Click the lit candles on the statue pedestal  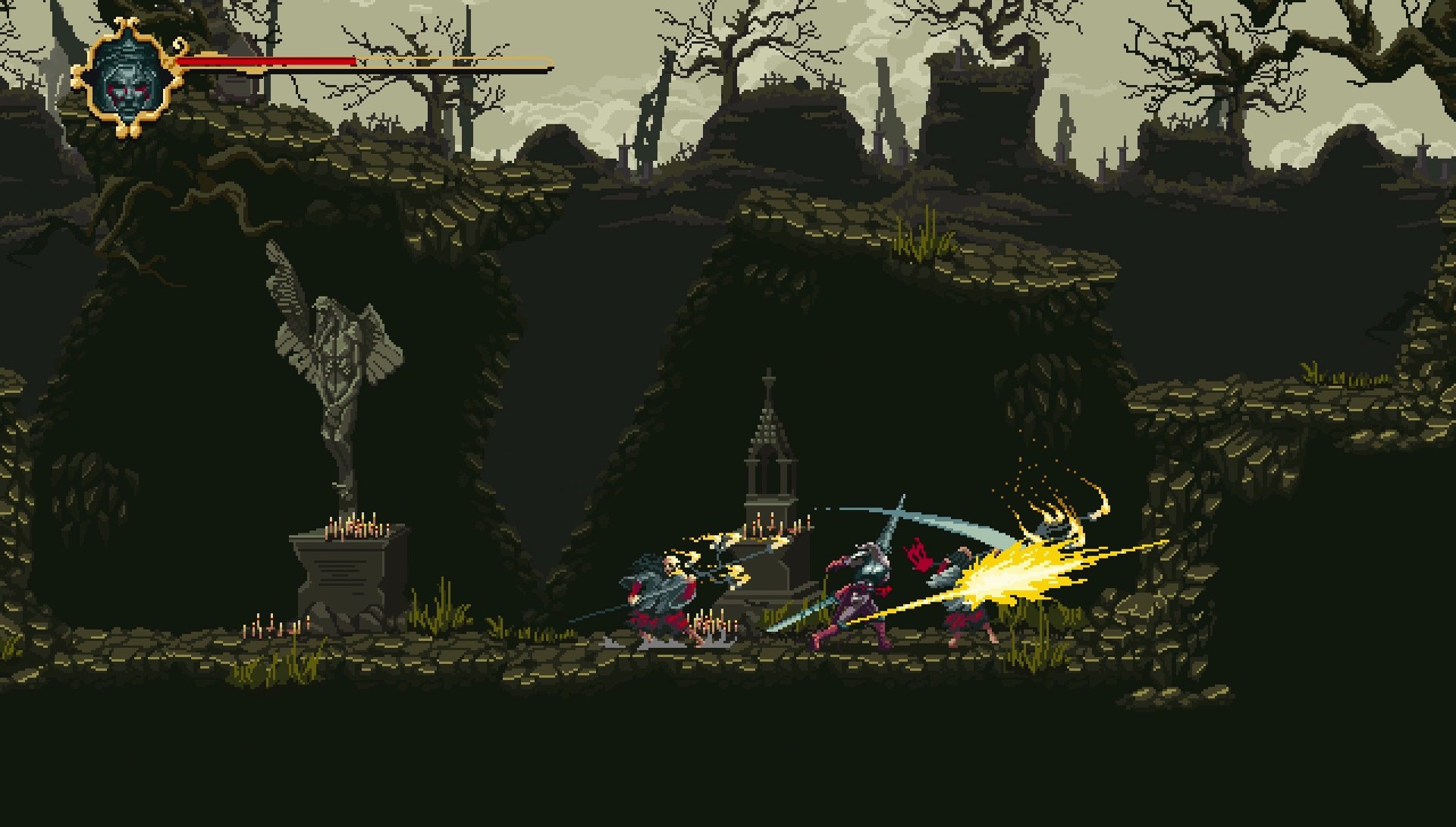point(353,527)
